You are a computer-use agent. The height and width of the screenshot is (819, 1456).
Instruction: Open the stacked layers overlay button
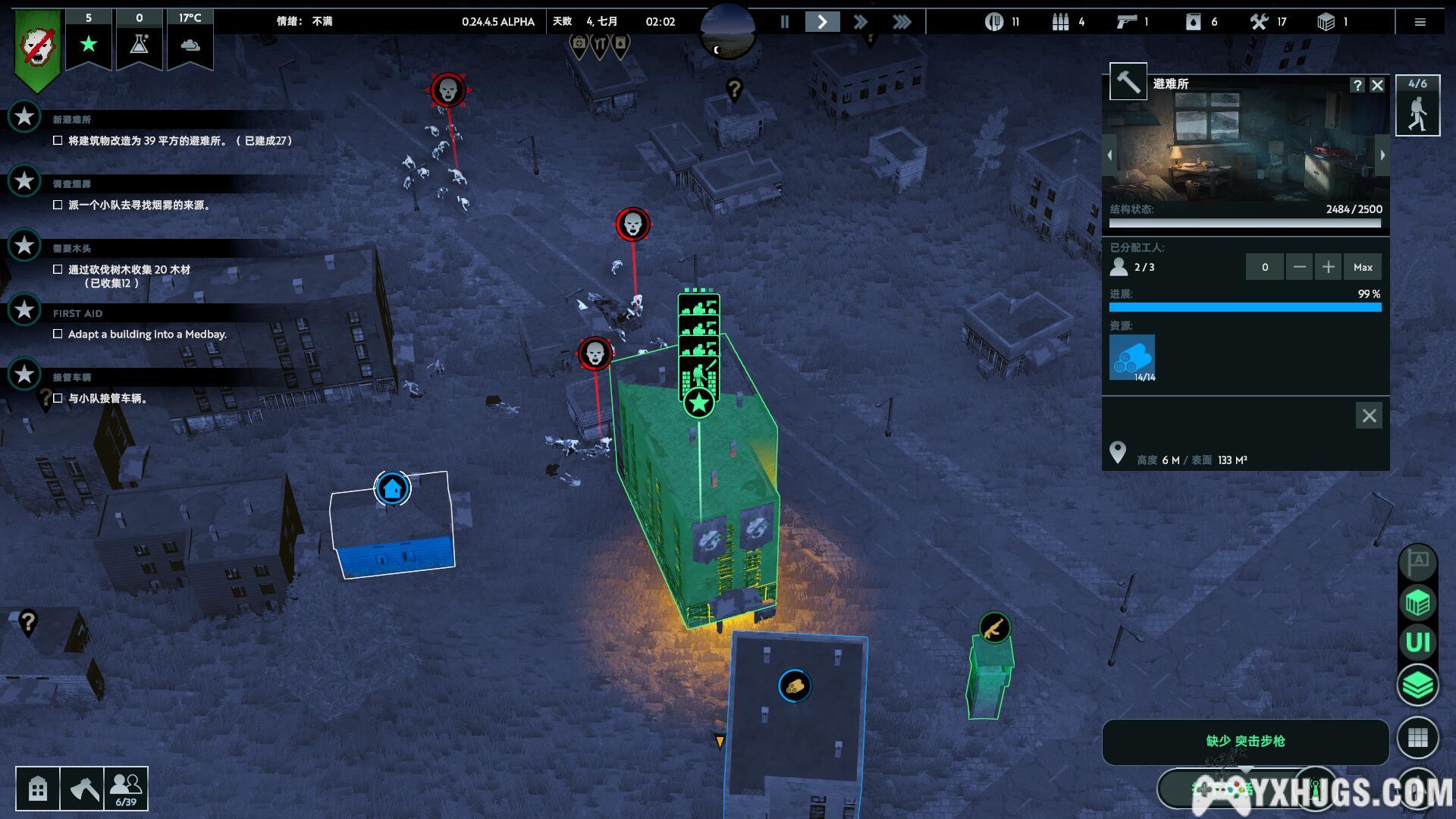point(1417,686)
